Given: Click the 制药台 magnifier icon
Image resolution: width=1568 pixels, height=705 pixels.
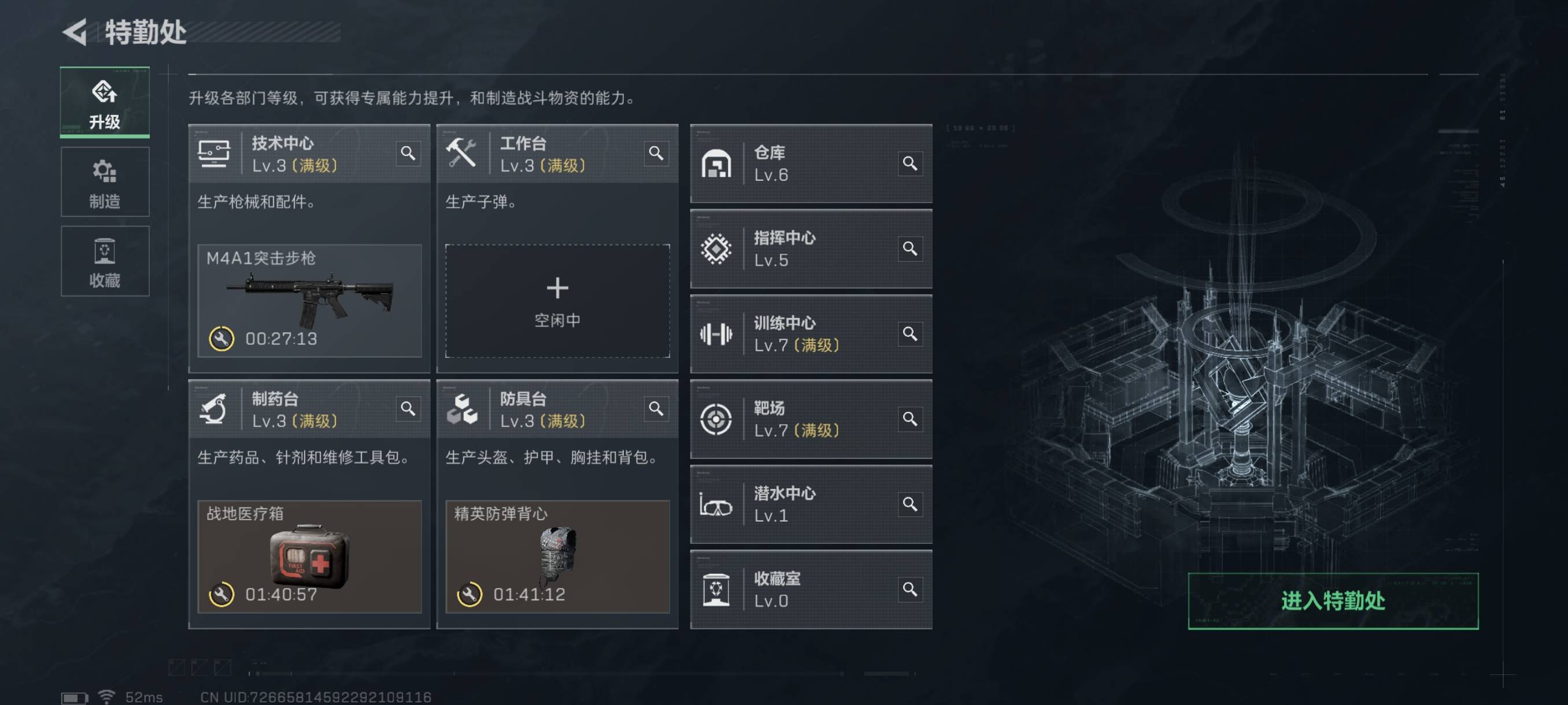Looking at the screenshot, I should coord(408,408).
